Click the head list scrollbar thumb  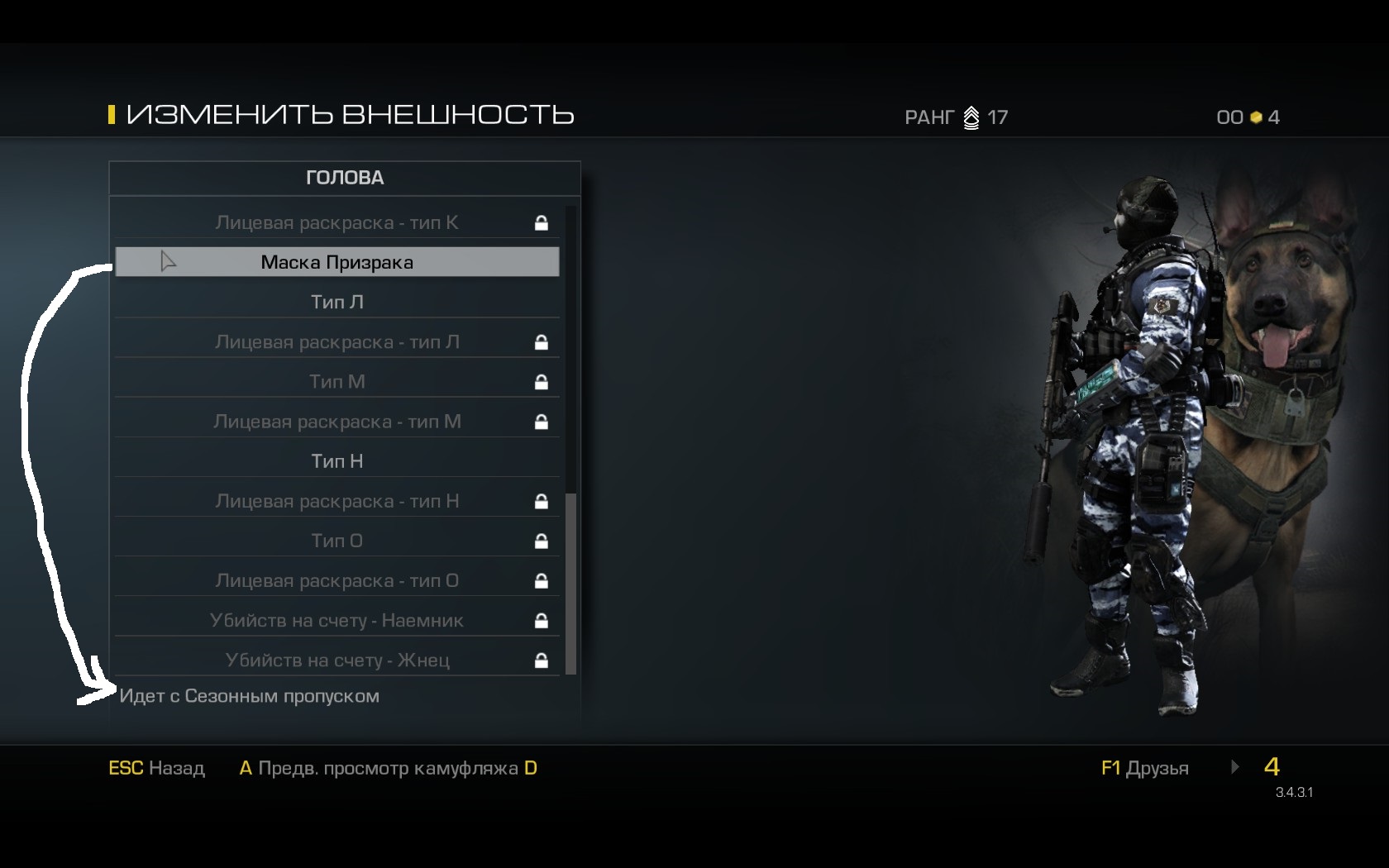point(570,583)
